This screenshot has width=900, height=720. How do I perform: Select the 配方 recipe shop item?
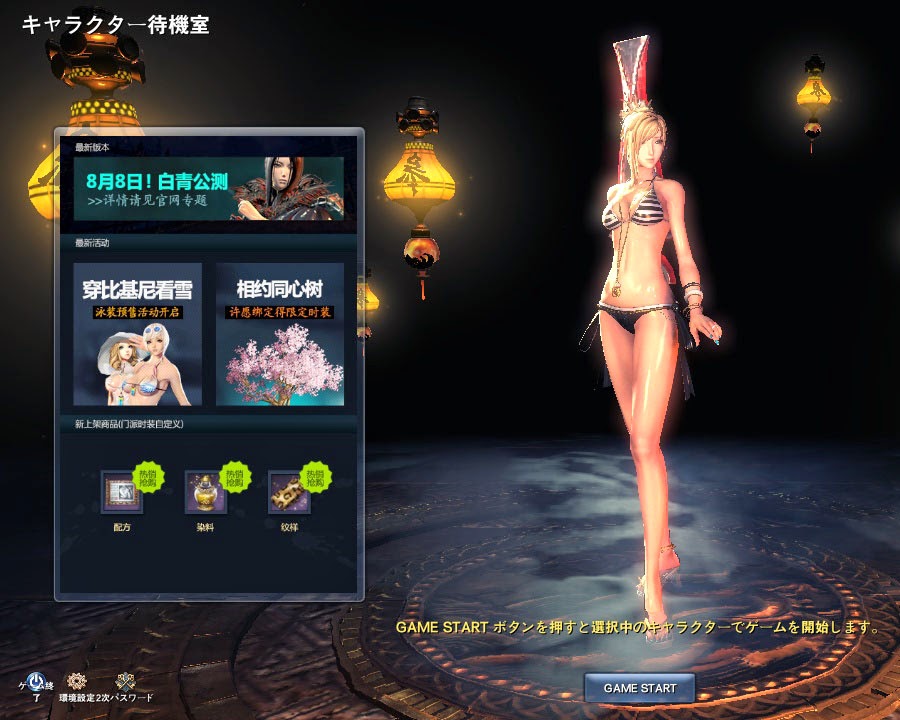coord(122,492)
